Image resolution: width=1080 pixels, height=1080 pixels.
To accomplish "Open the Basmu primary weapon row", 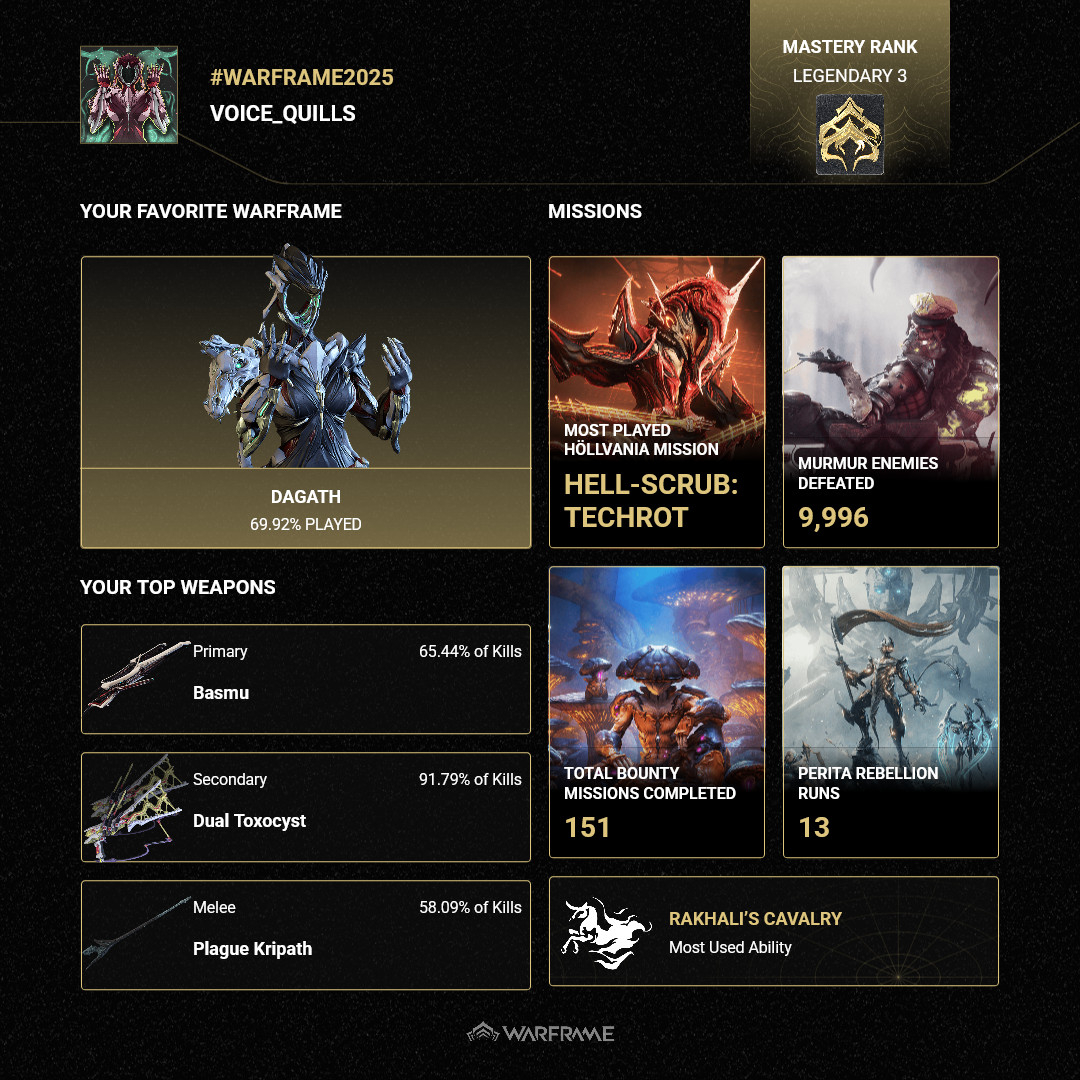I will coord(305,679).
